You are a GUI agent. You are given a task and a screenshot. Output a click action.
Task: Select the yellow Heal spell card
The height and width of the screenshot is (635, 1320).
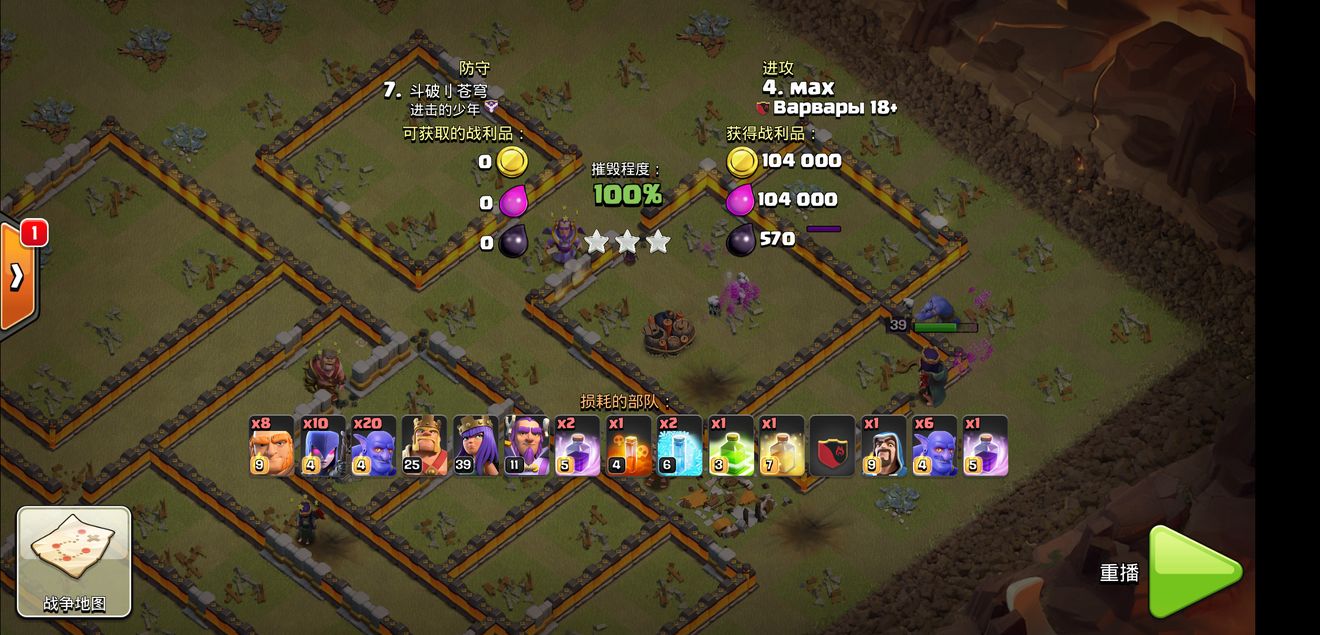781,446
